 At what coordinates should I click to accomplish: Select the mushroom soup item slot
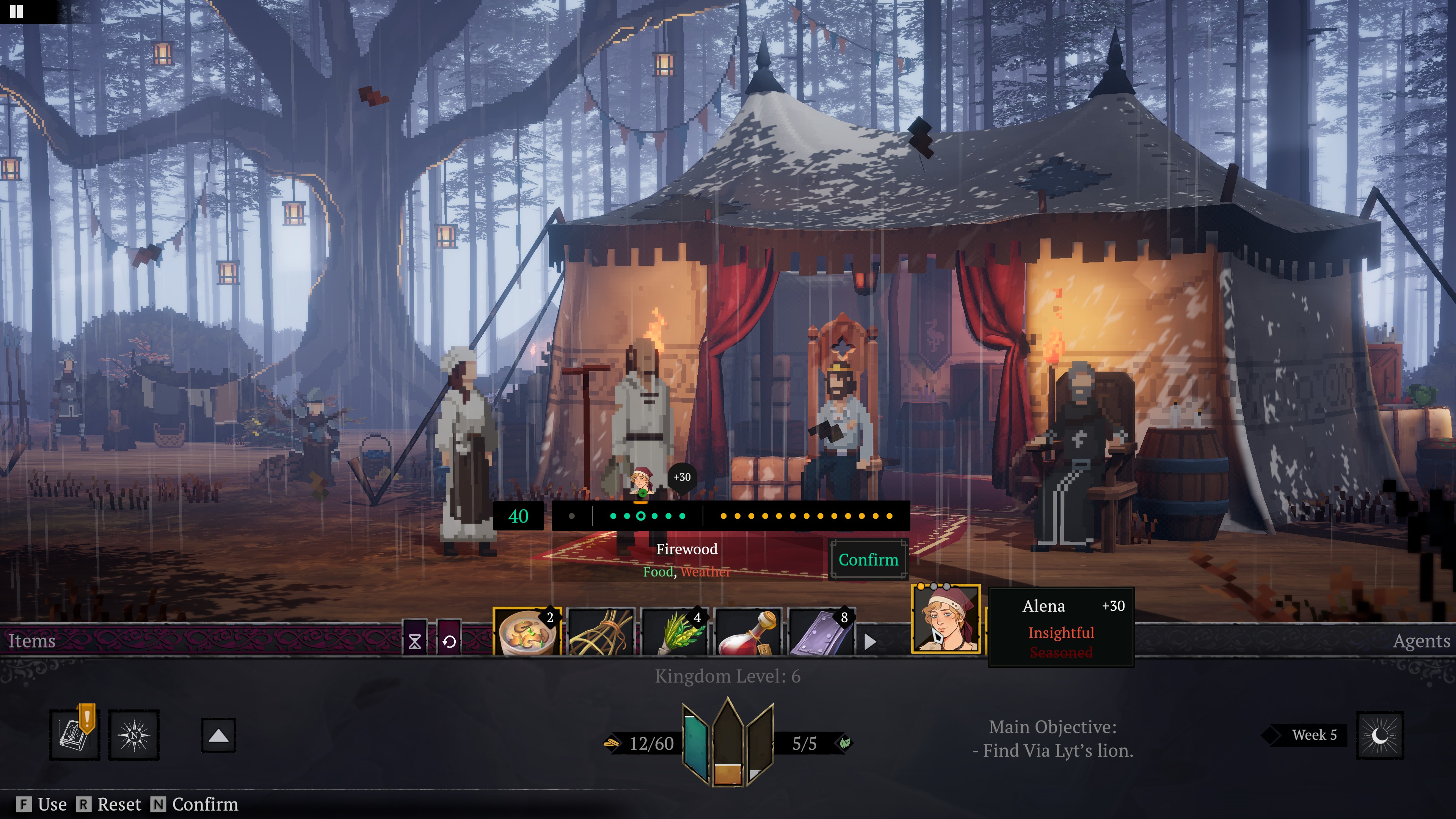pos(527,631)
